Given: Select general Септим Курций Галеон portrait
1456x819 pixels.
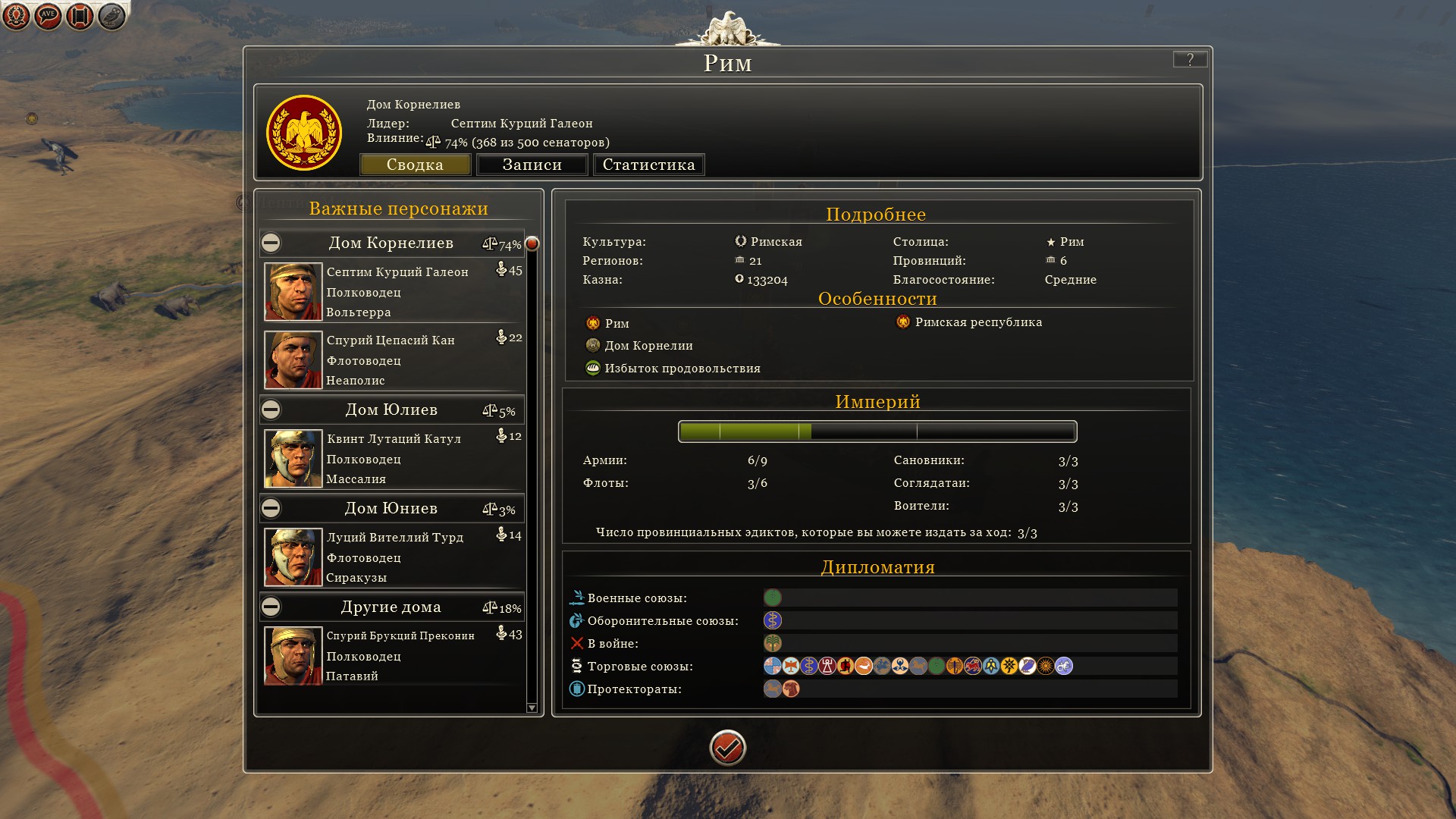Looking at the screenshot, I should point(293,292).
